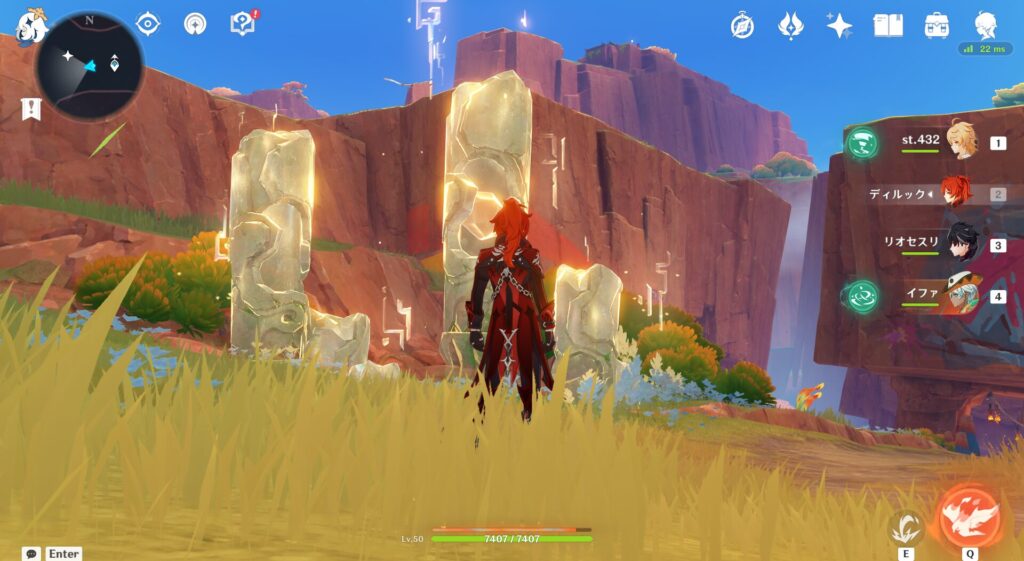Unleash the fiery phoenix Elemental Burst
This screenshot has height=561, width=1024.
[969, 516]
